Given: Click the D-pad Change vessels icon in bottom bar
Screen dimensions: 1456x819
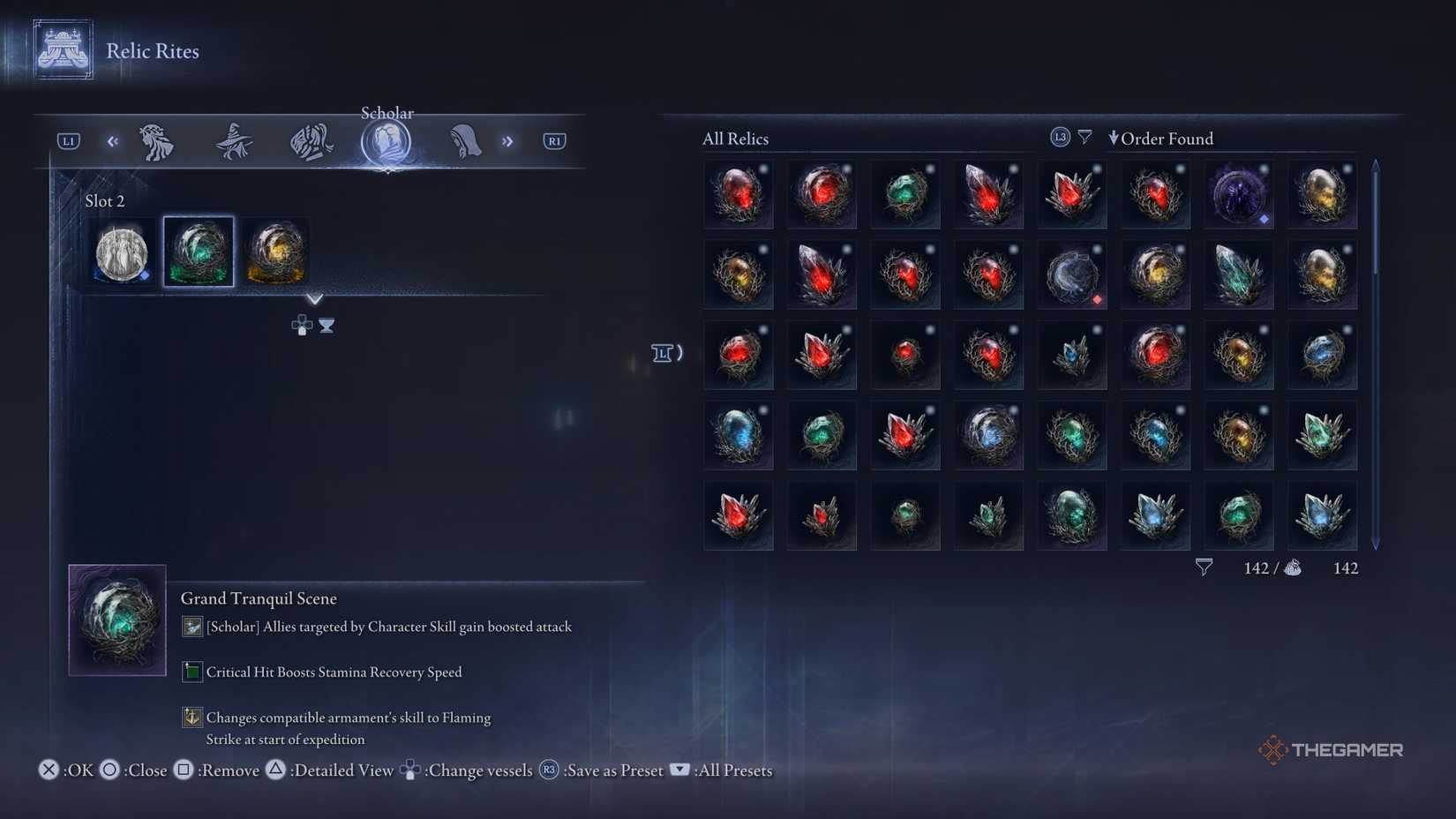Looking at the screenshot, I should tap(411, 770).
